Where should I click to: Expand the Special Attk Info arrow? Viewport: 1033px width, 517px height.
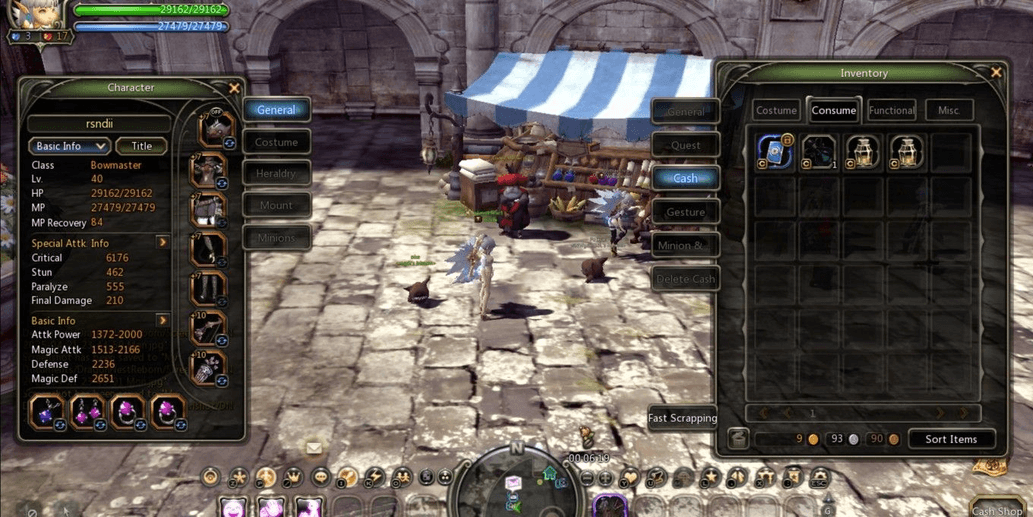tap(162, 243)
